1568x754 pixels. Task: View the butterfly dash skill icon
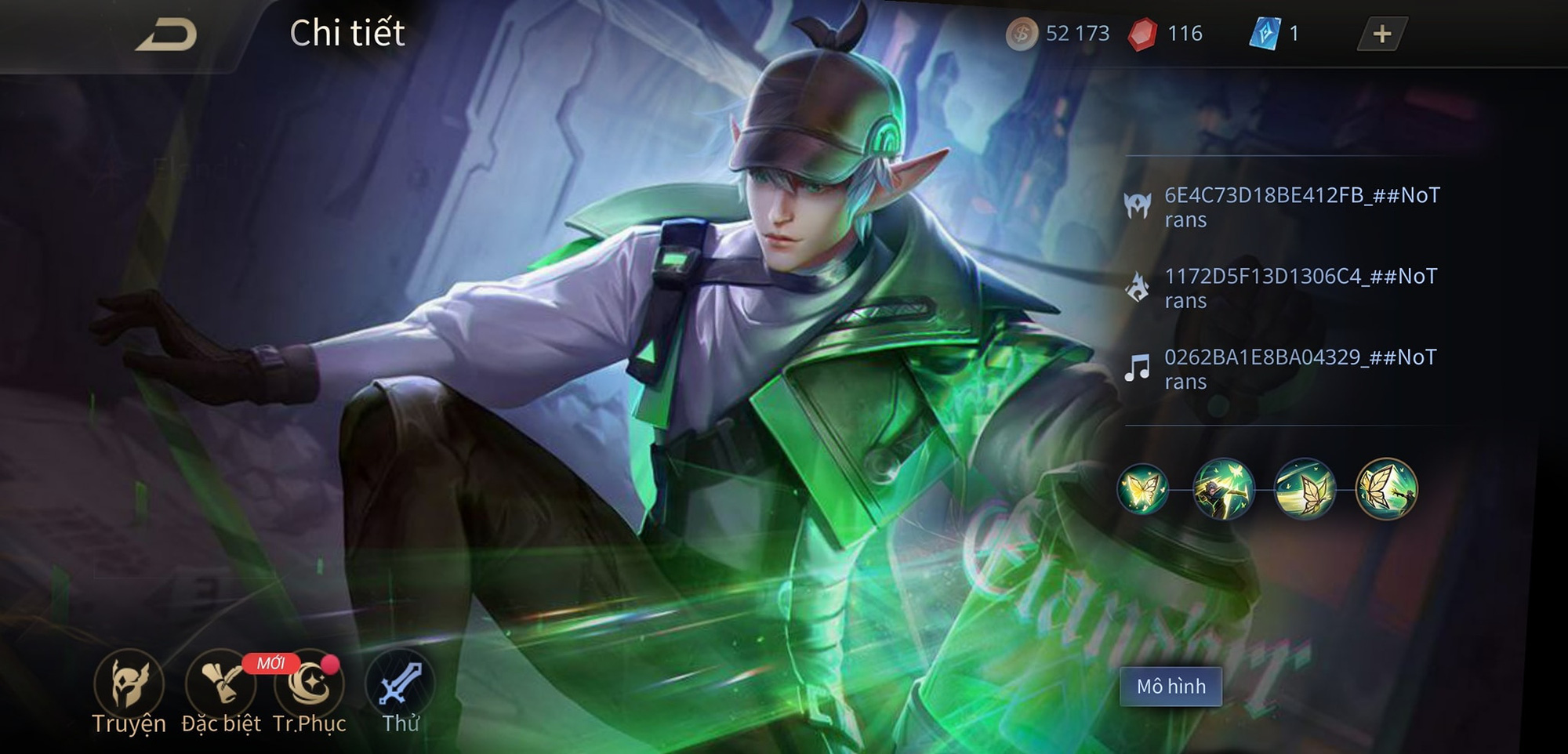(1305, 490)
